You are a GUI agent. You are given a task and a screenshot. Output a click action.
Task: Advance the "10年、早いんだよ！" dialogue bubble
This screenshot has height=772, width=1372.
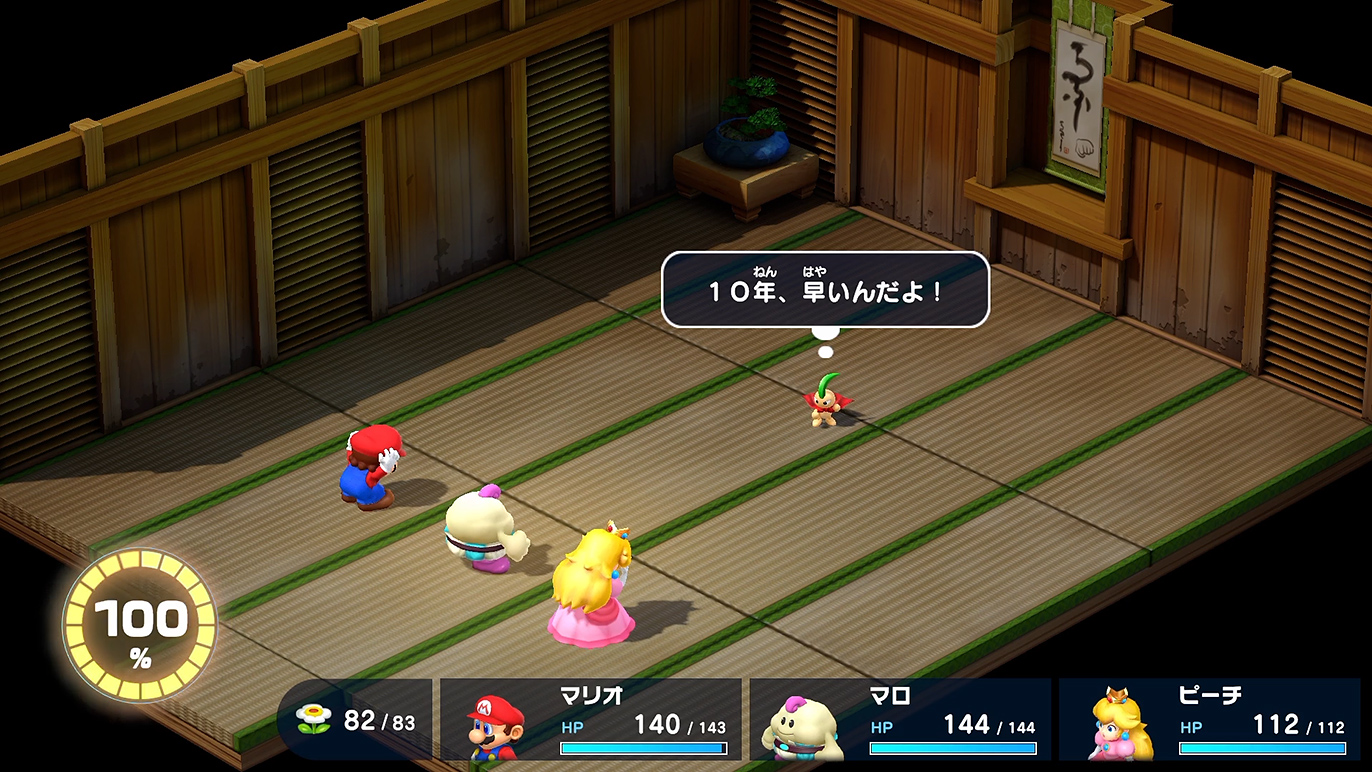[x=825, y=290]
